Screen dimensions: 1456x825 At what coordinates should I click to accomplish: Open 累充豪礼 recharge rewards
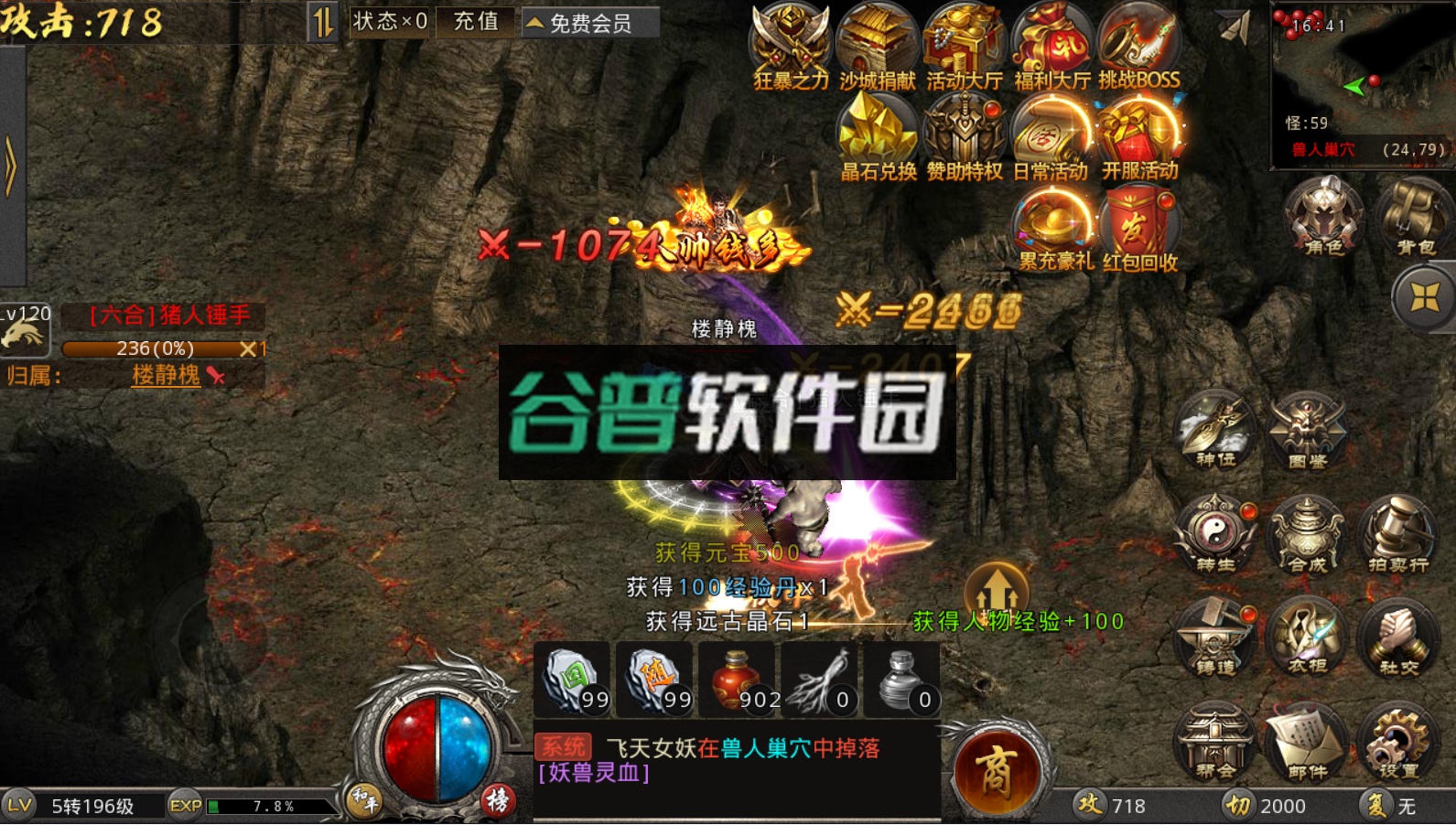(x=1051, y=222)
